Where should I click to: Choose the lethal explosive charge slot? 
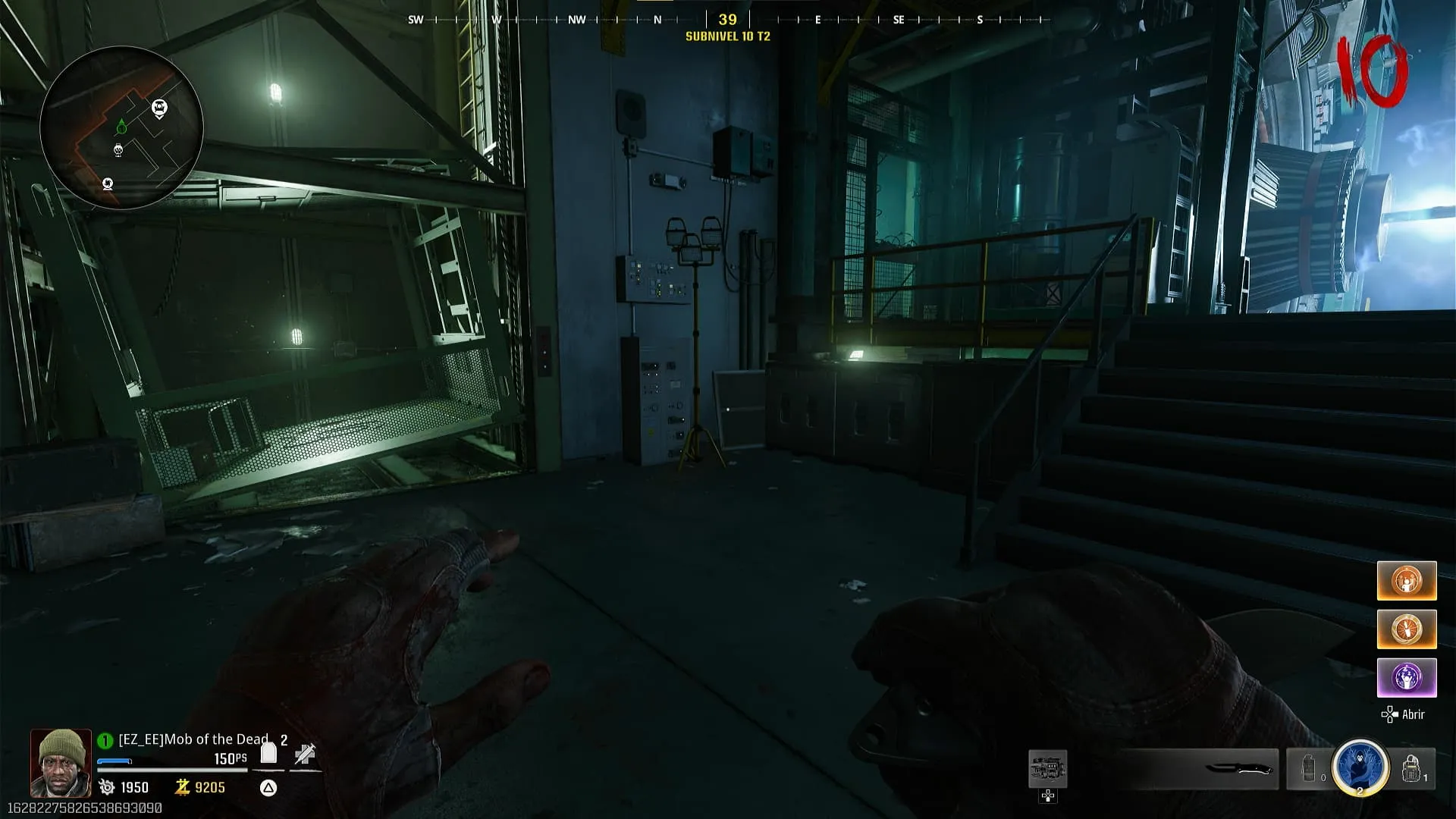pyautogui.click(x=1411, y=768)
